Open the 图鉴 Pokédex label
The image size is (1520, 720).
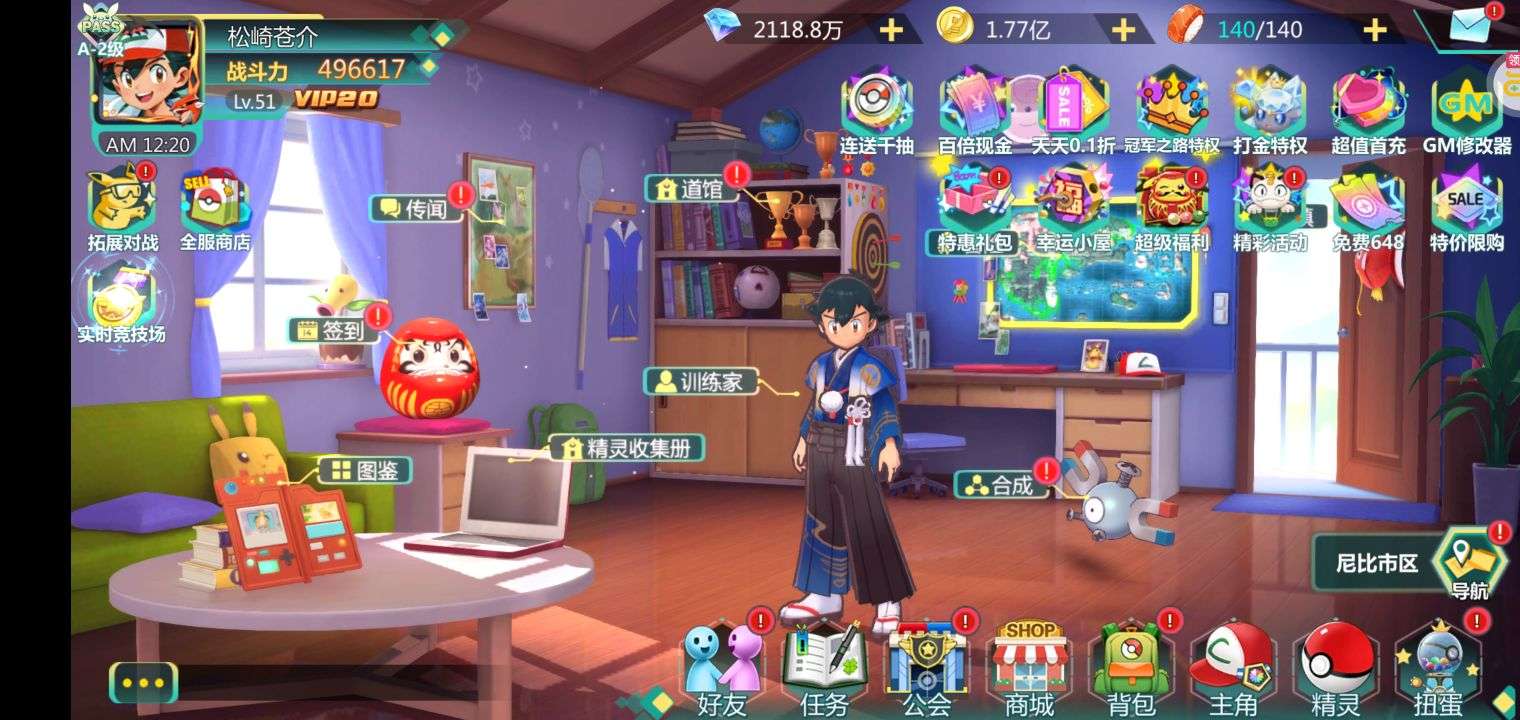365,470
